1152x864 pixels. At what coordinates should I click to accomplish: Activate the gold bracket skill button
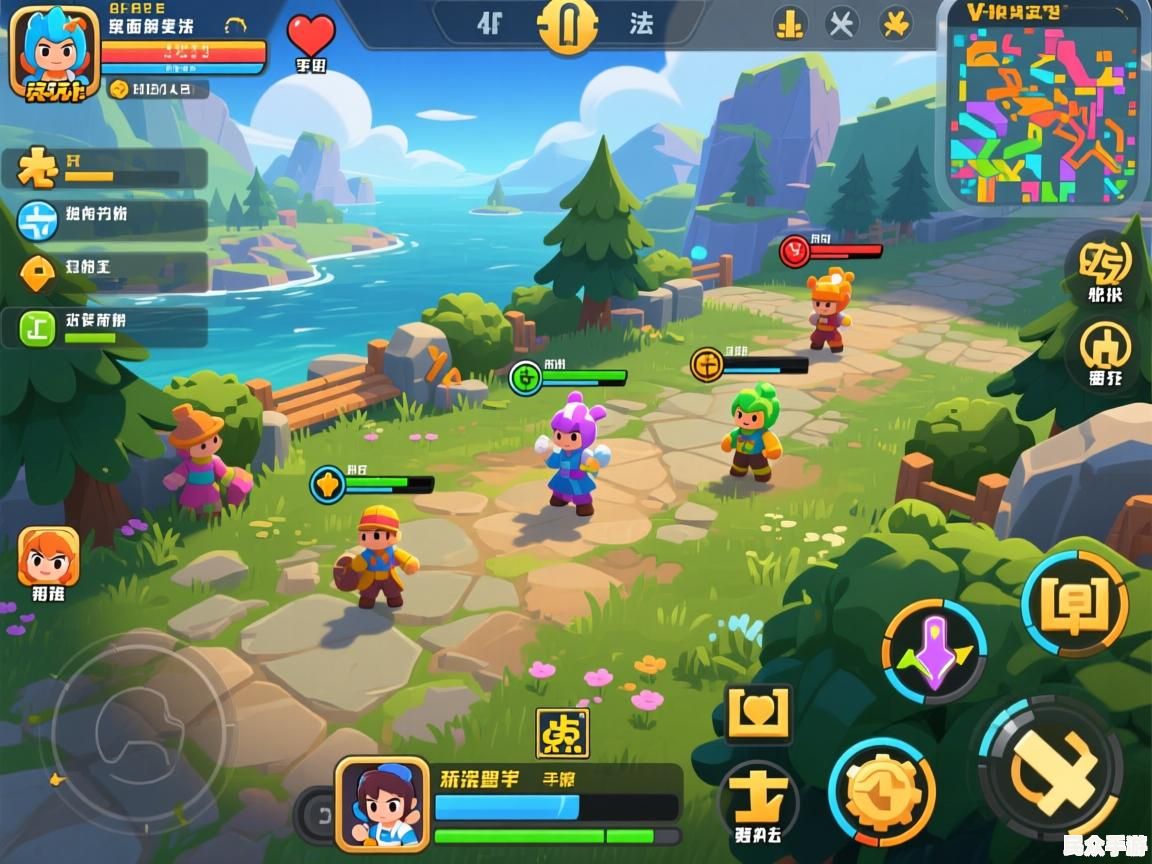click(1074, 602)
